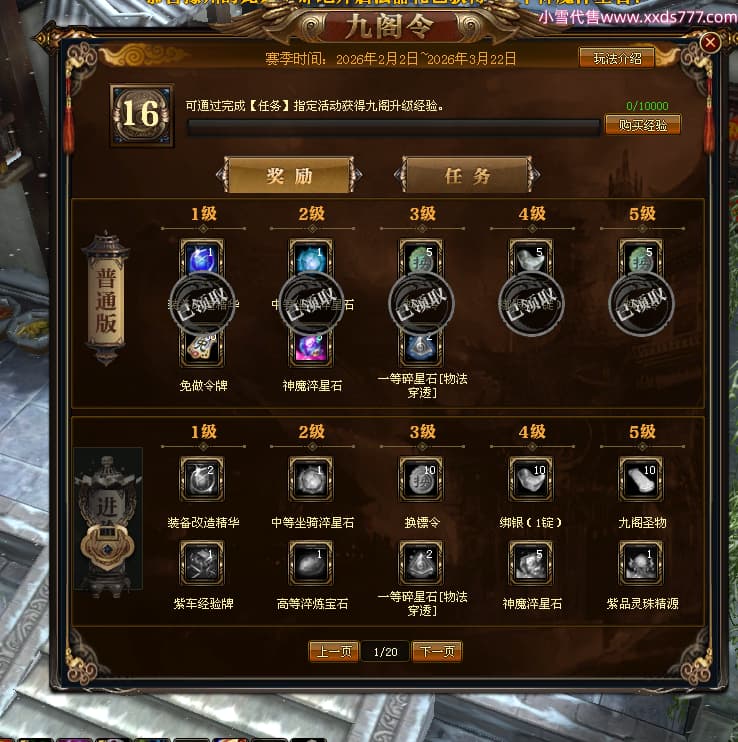Click the 购买经验 buy experience button

click(642, 125)
